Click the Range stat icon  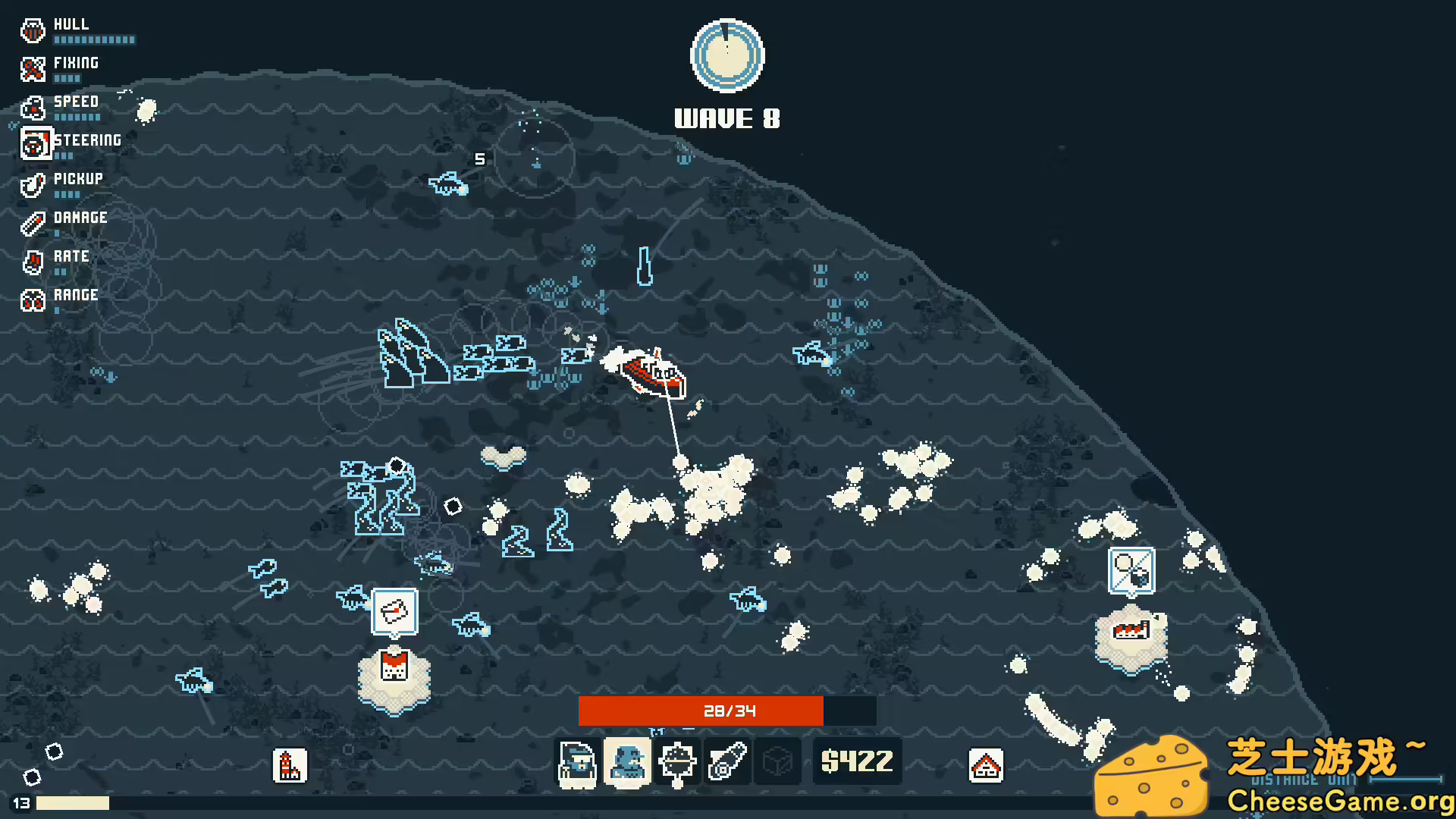click(32, 301)
